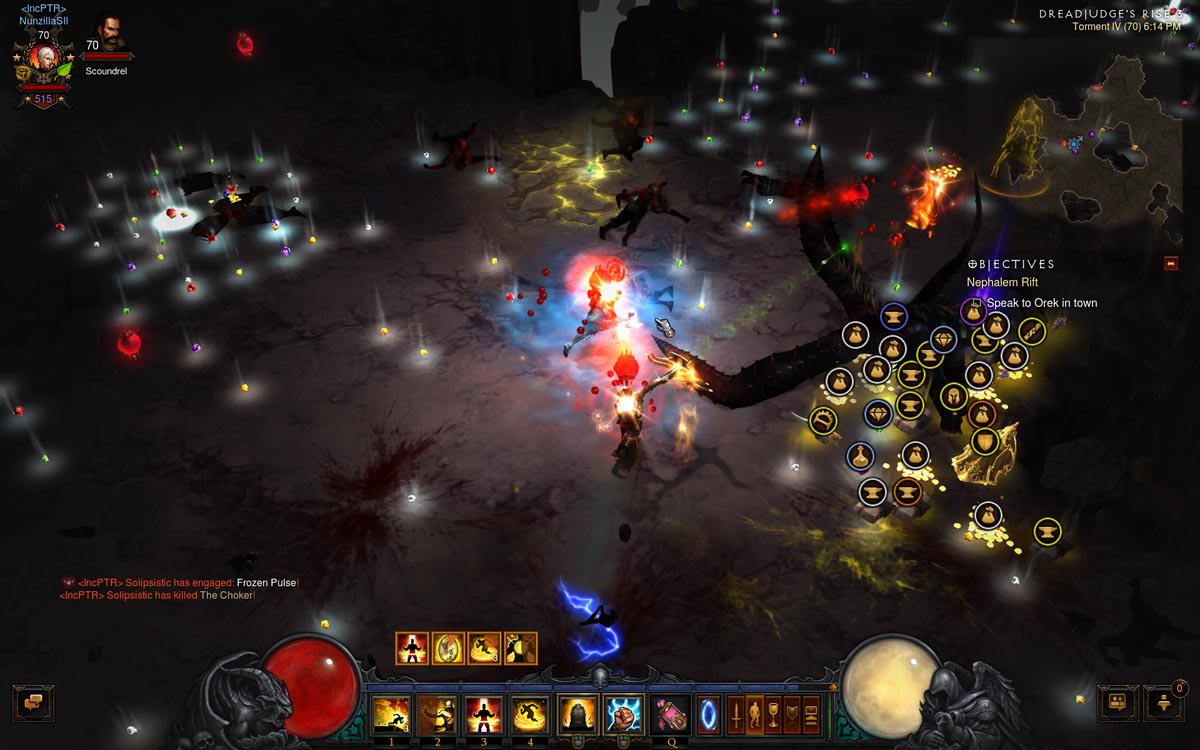
Task: Activate the dashing runner skill in slot 4
Action: (530, 714)
